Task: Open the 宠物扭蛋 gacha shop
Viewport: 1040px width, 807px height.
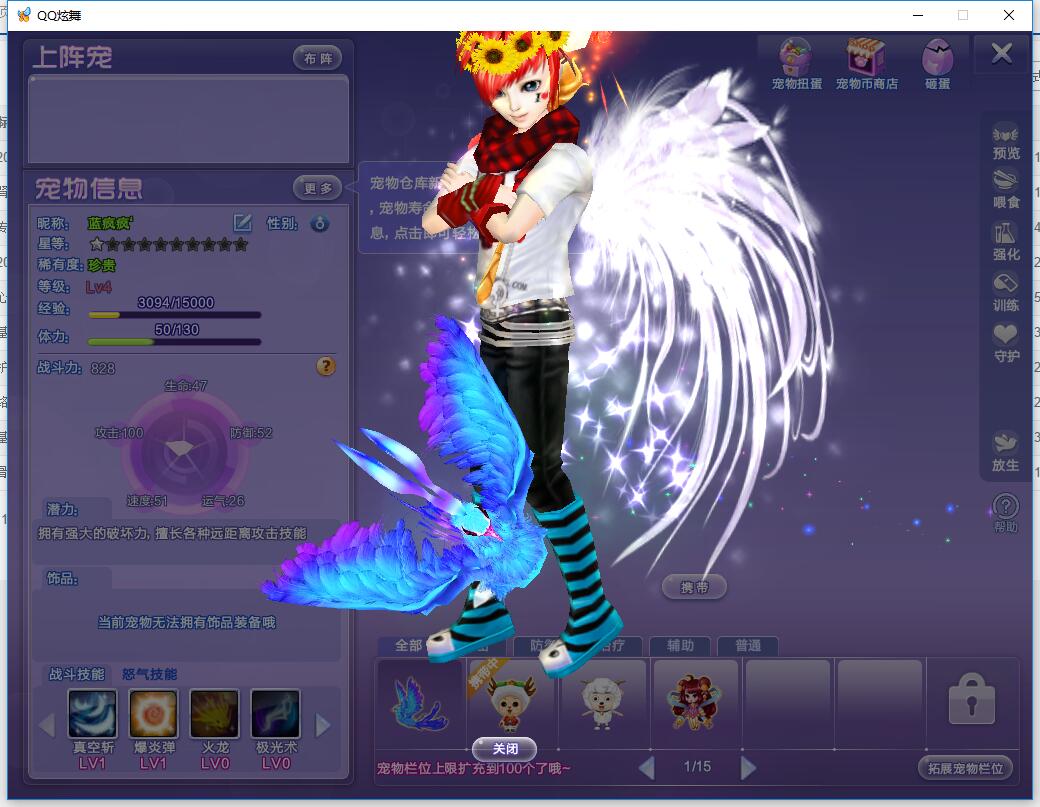Action: click(x=796, y=65)
